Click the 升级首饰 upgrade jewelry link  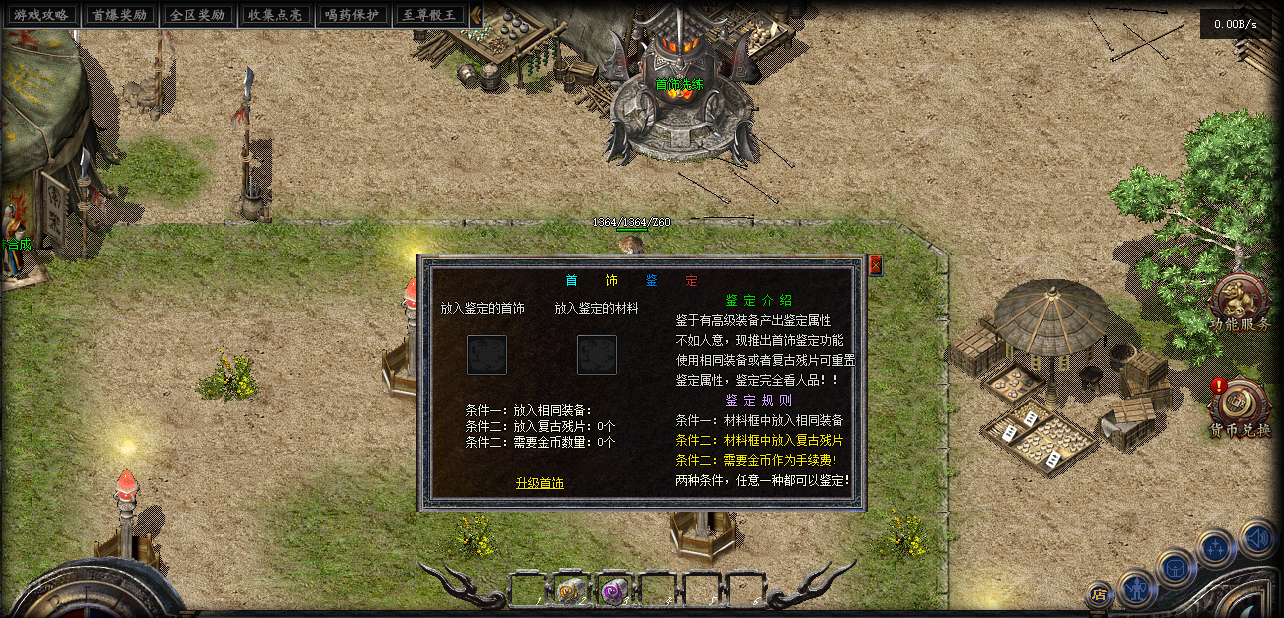coord(540,483)
